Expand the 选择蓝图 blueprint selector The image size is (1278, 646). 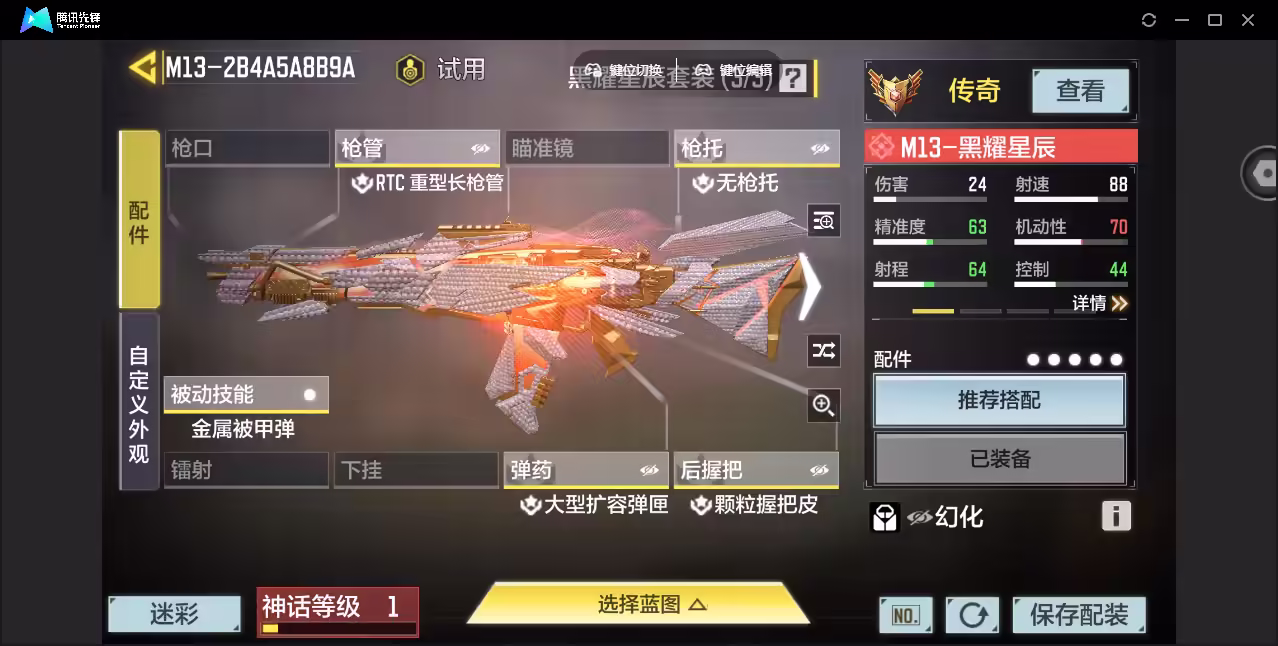(639, 604)
